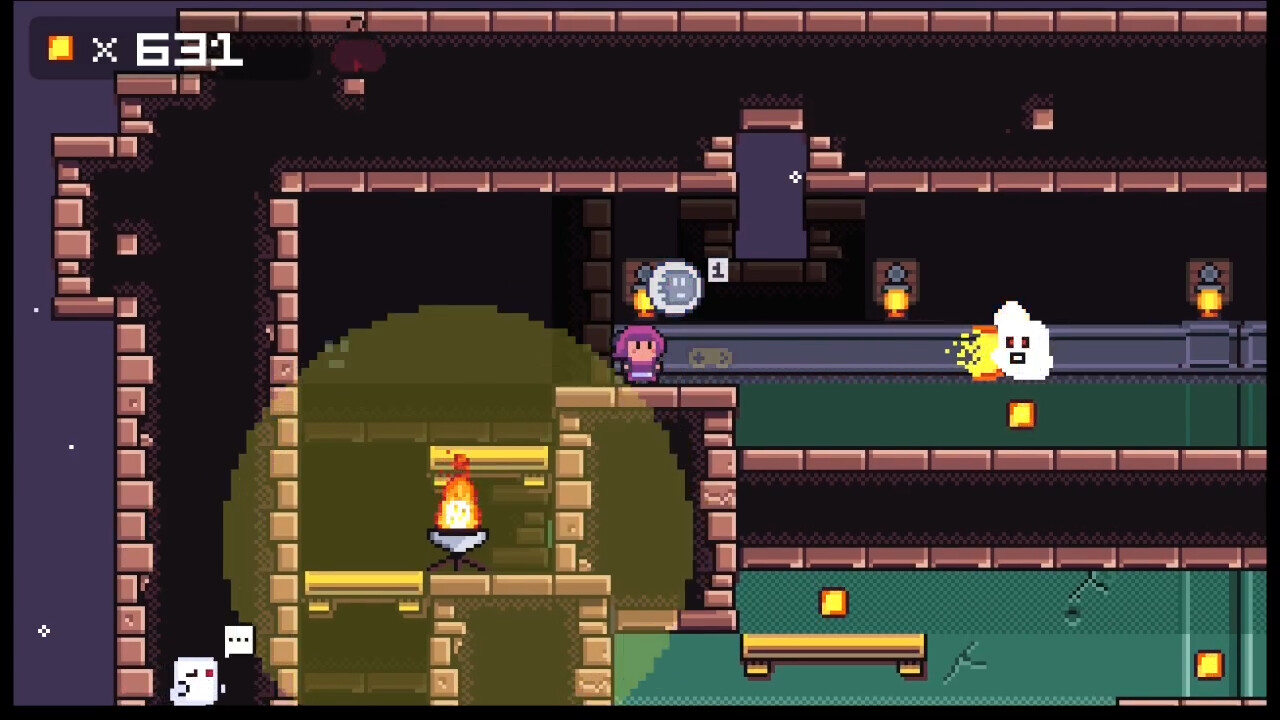Click the long bench on the green floor
Screen dimensions: 1280x720
(x=832, y=650)
